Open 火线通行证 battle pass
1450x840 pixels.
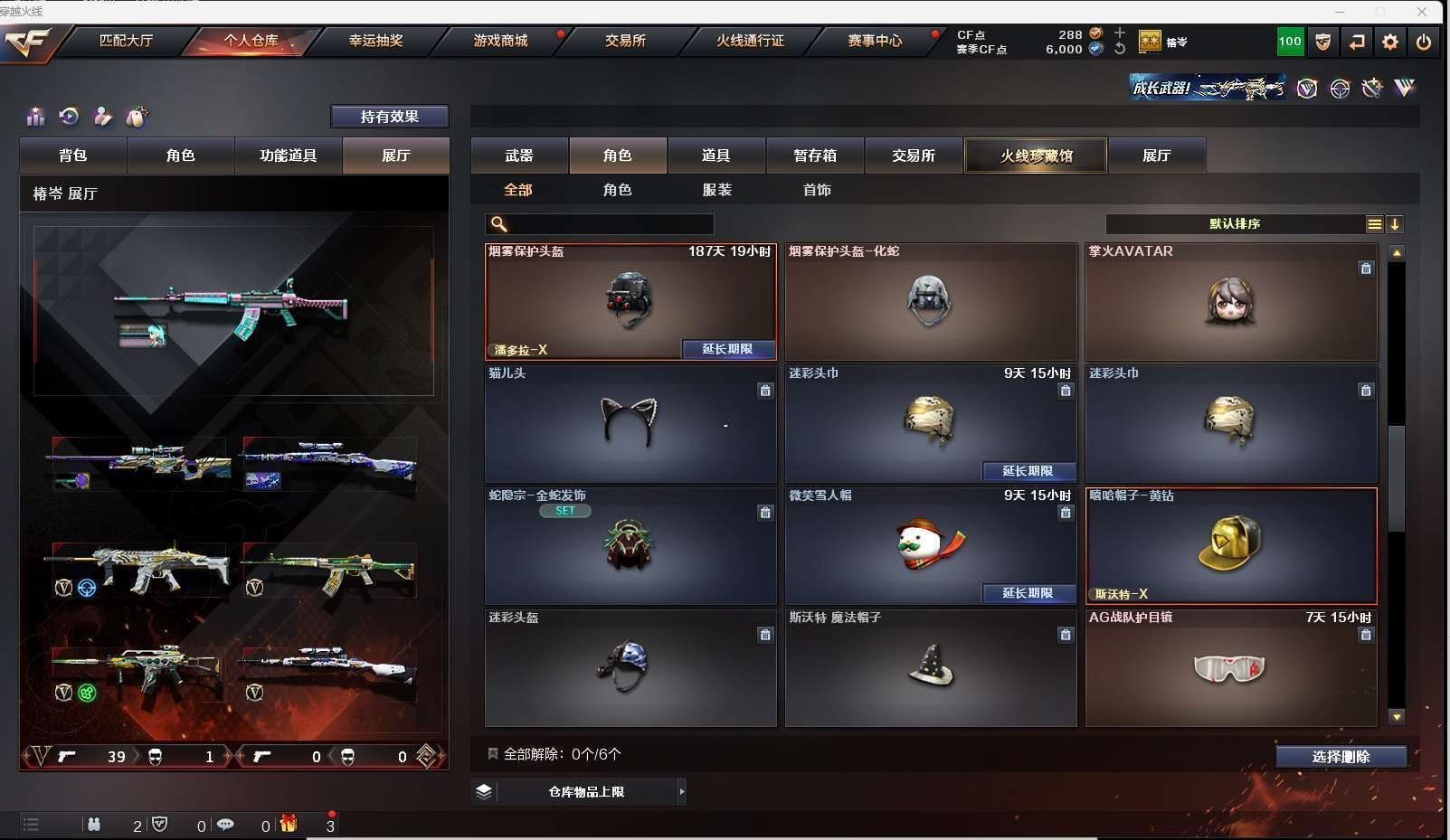click(x=750, y=41)
